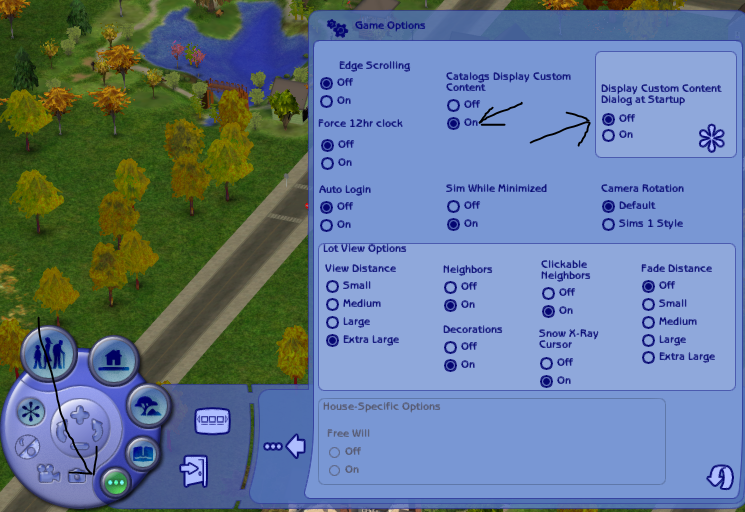Disable Clickable Neighbors

pos(548,293)
